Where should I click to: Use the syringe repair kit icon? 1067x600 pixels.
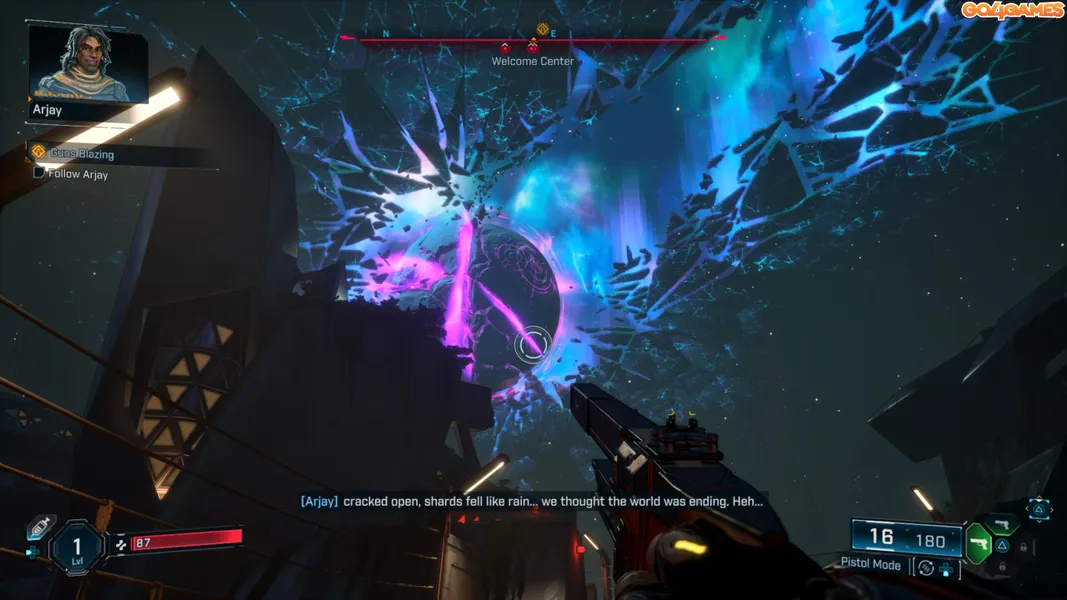tap(40, 526)
